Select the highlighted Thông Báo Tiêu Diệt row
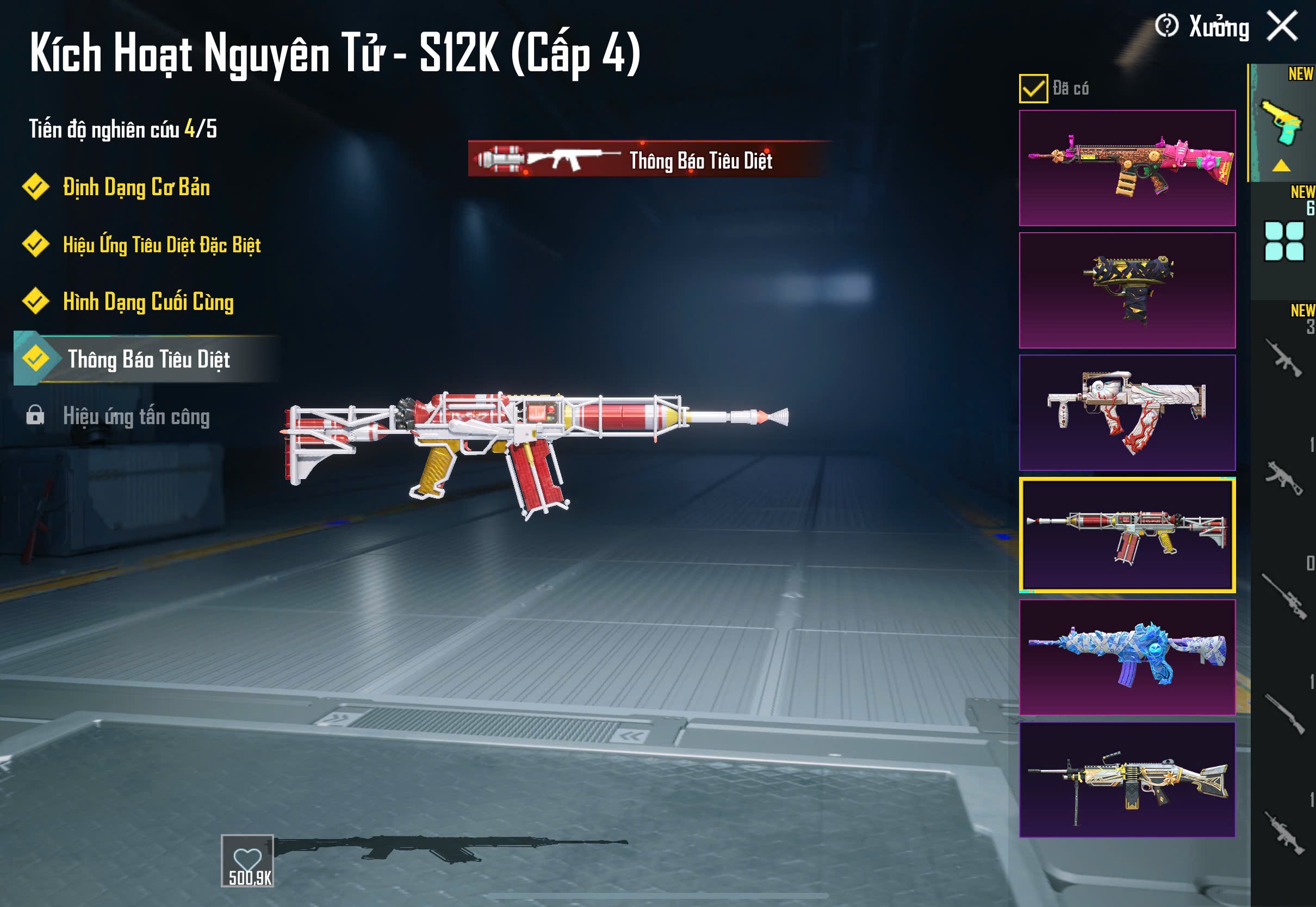 pyautogui.click(x=148, y=359)
